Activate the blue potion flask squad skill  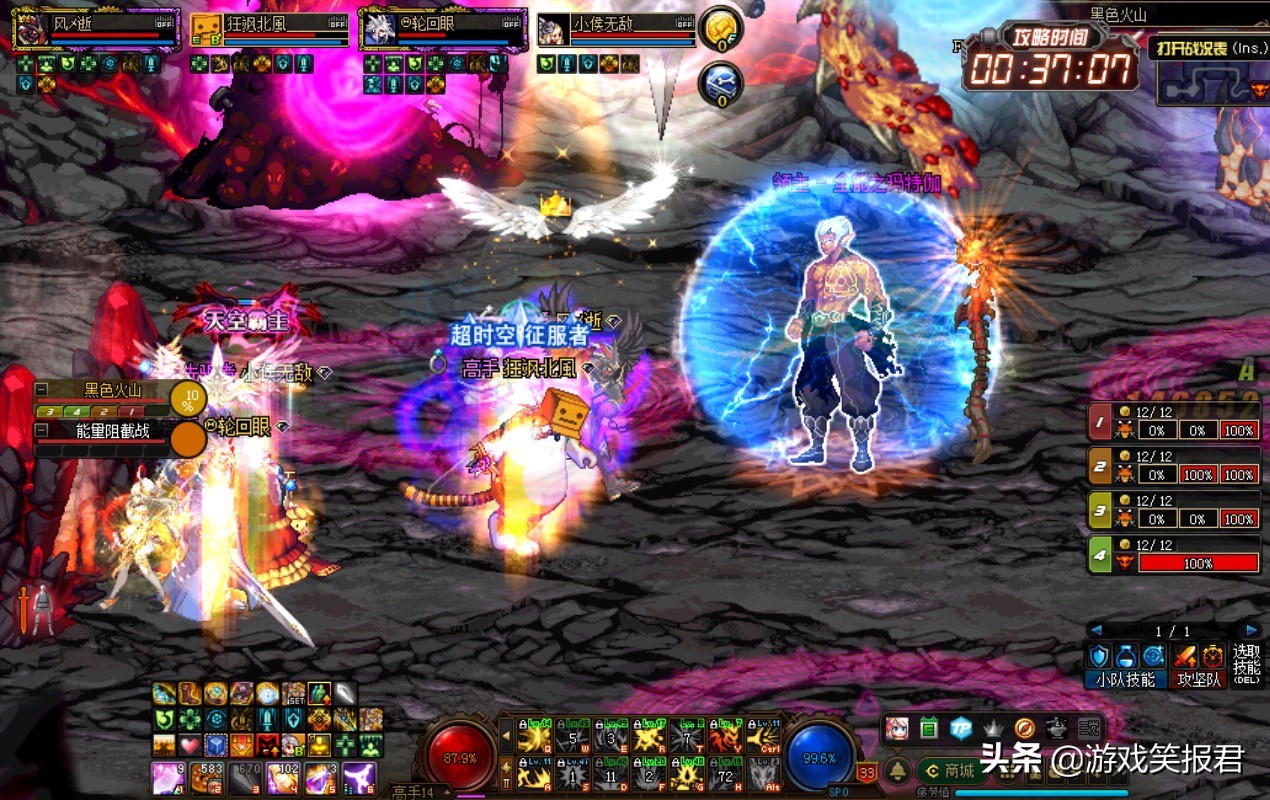[1127, 656]
